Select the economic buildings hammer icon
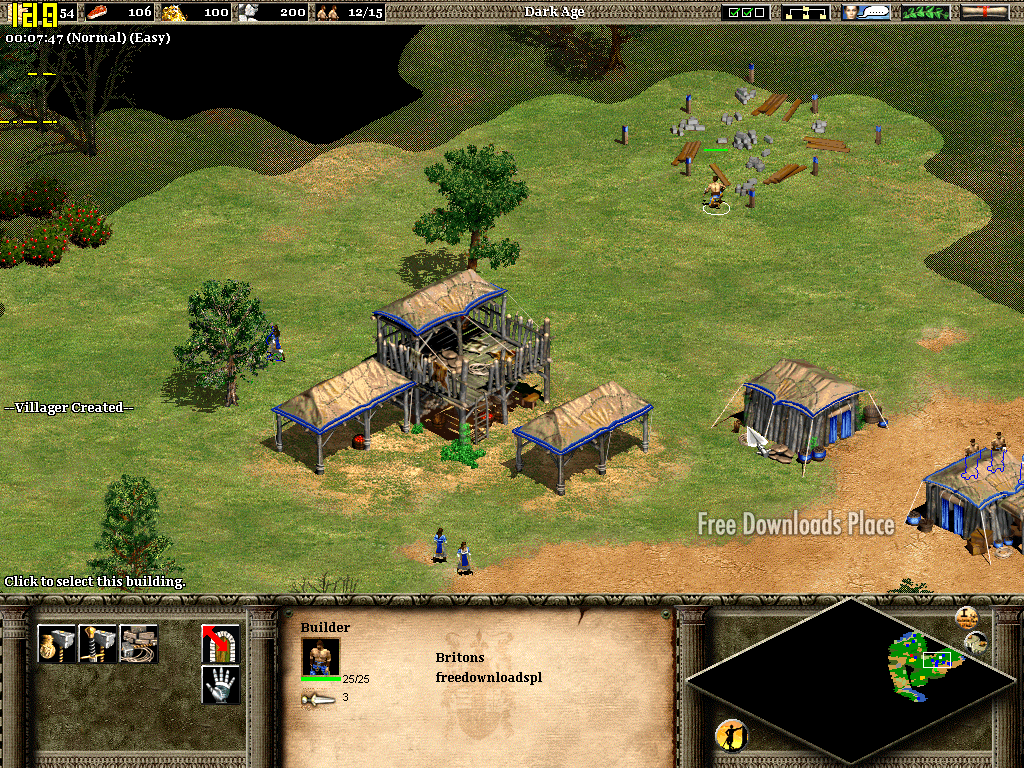Image resolution: width=1024 pixels, height=768 pixels. pos(56,643)
